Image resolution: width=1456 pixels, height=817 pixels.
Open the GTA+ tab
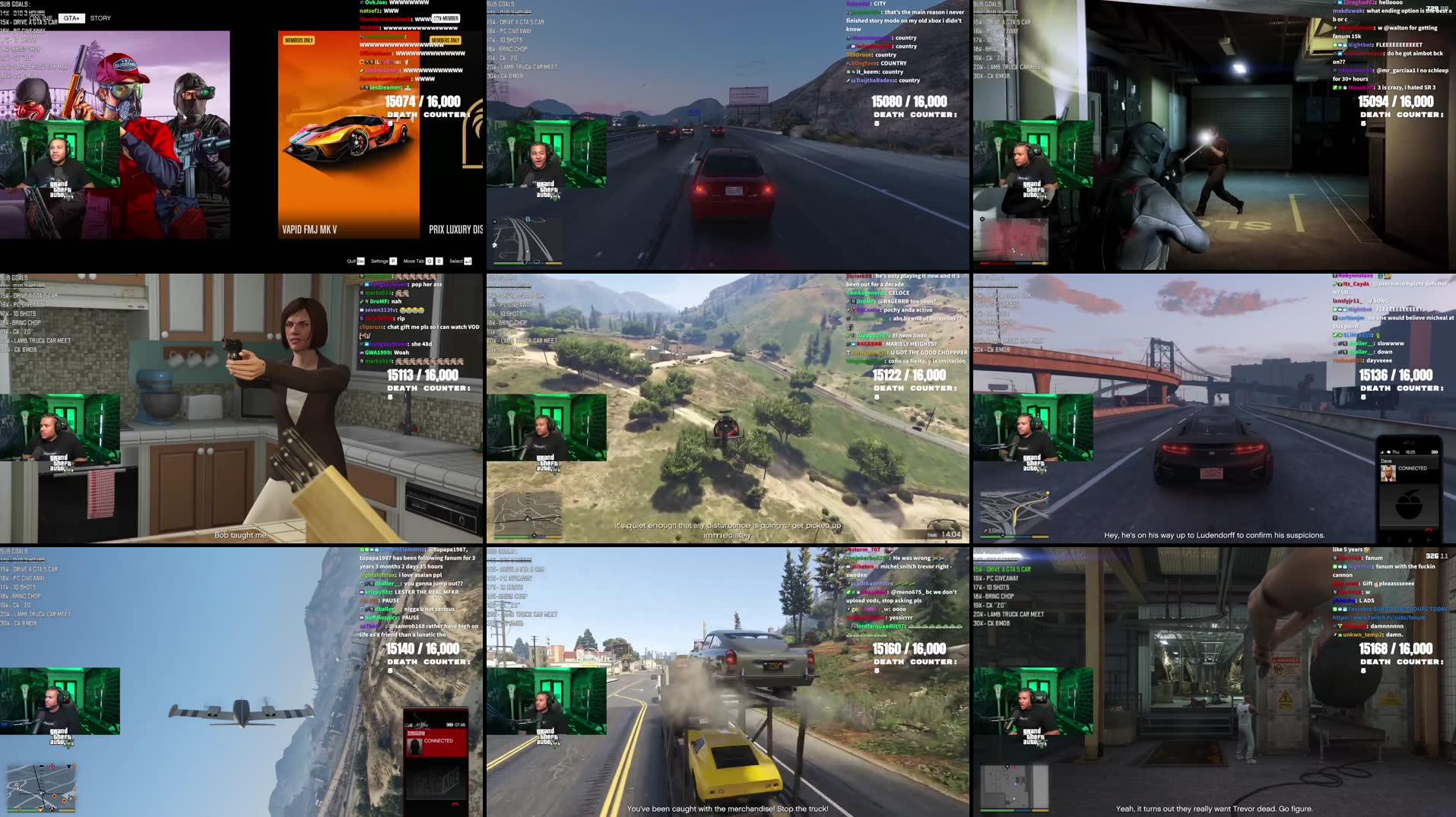point(73,17)
